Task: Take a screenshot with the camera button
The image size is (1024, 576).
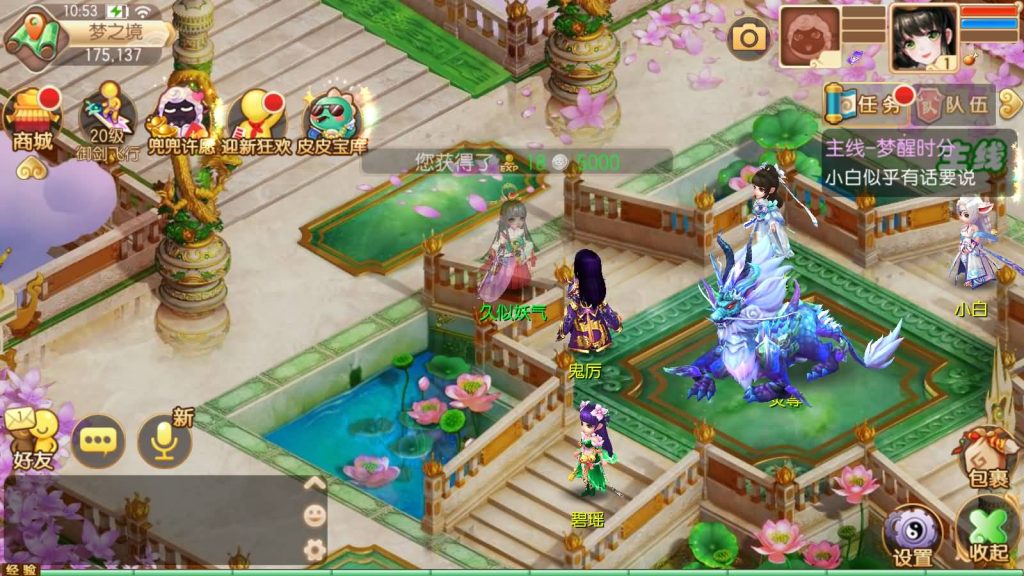Action: tap(748, 38)
